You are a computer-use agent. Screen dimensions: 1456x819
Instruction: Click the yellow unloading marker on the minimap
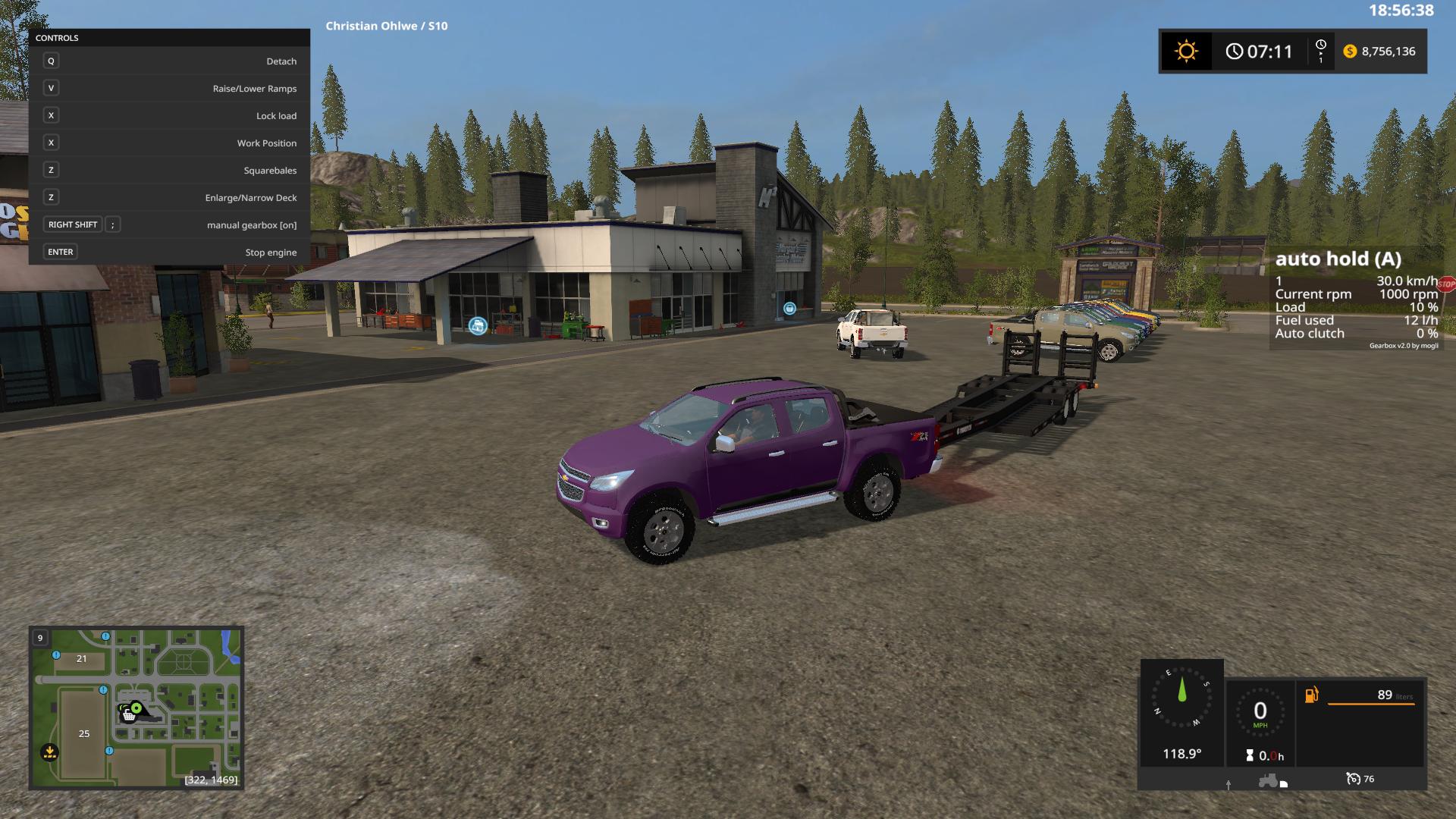point(49,752)
